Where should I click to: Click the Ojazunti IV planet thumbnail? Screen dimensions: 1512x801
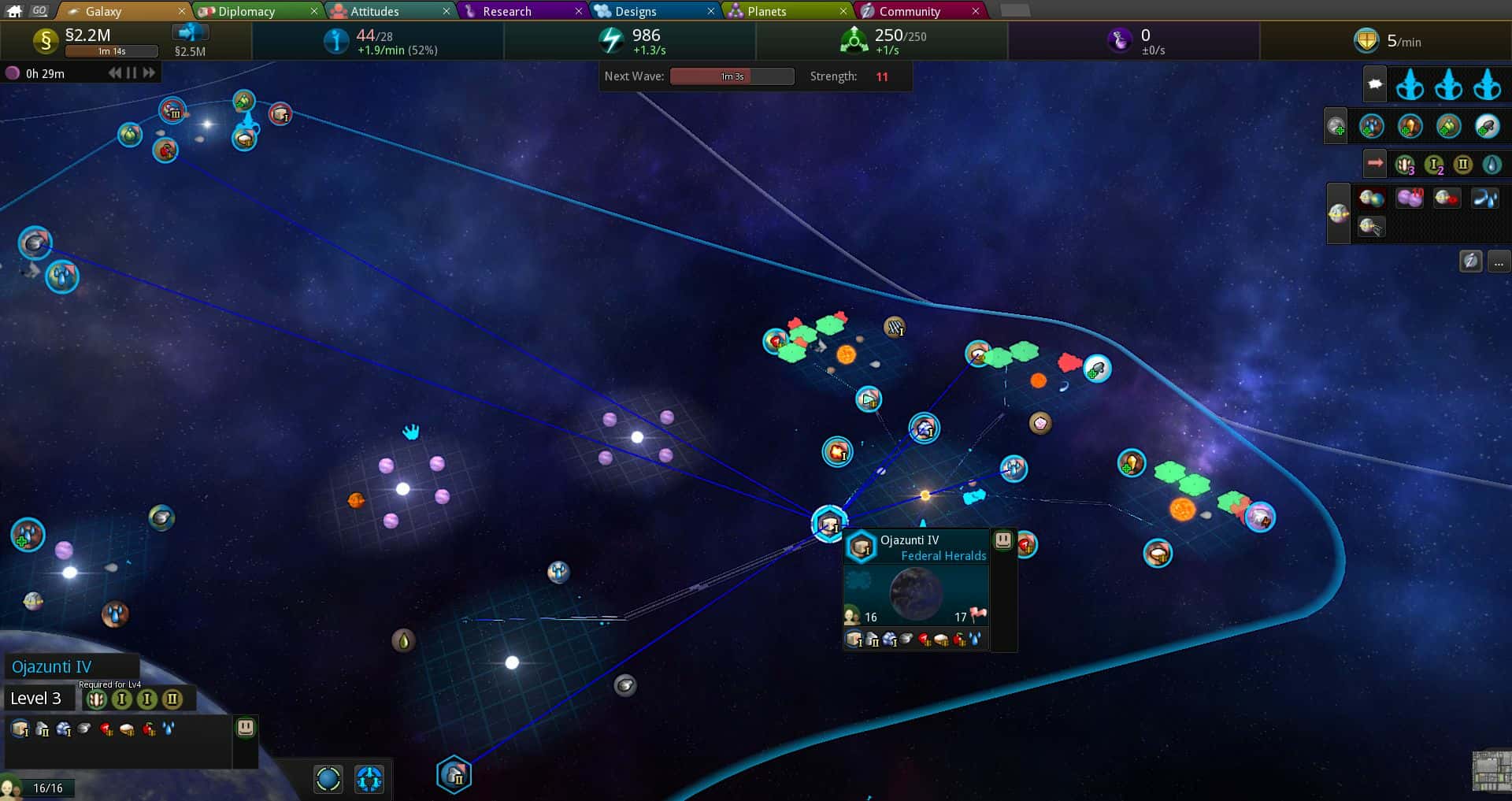[x=917, y=594]
